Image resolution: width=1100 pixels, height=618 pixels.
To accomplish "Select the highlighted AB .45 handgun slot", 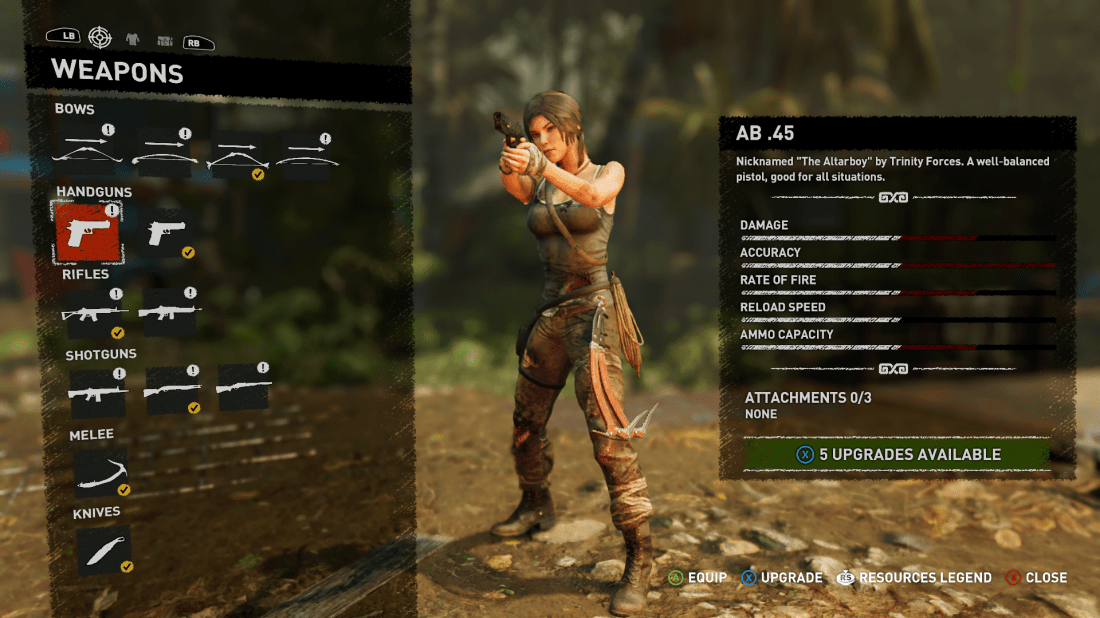I will pos(87,232).
